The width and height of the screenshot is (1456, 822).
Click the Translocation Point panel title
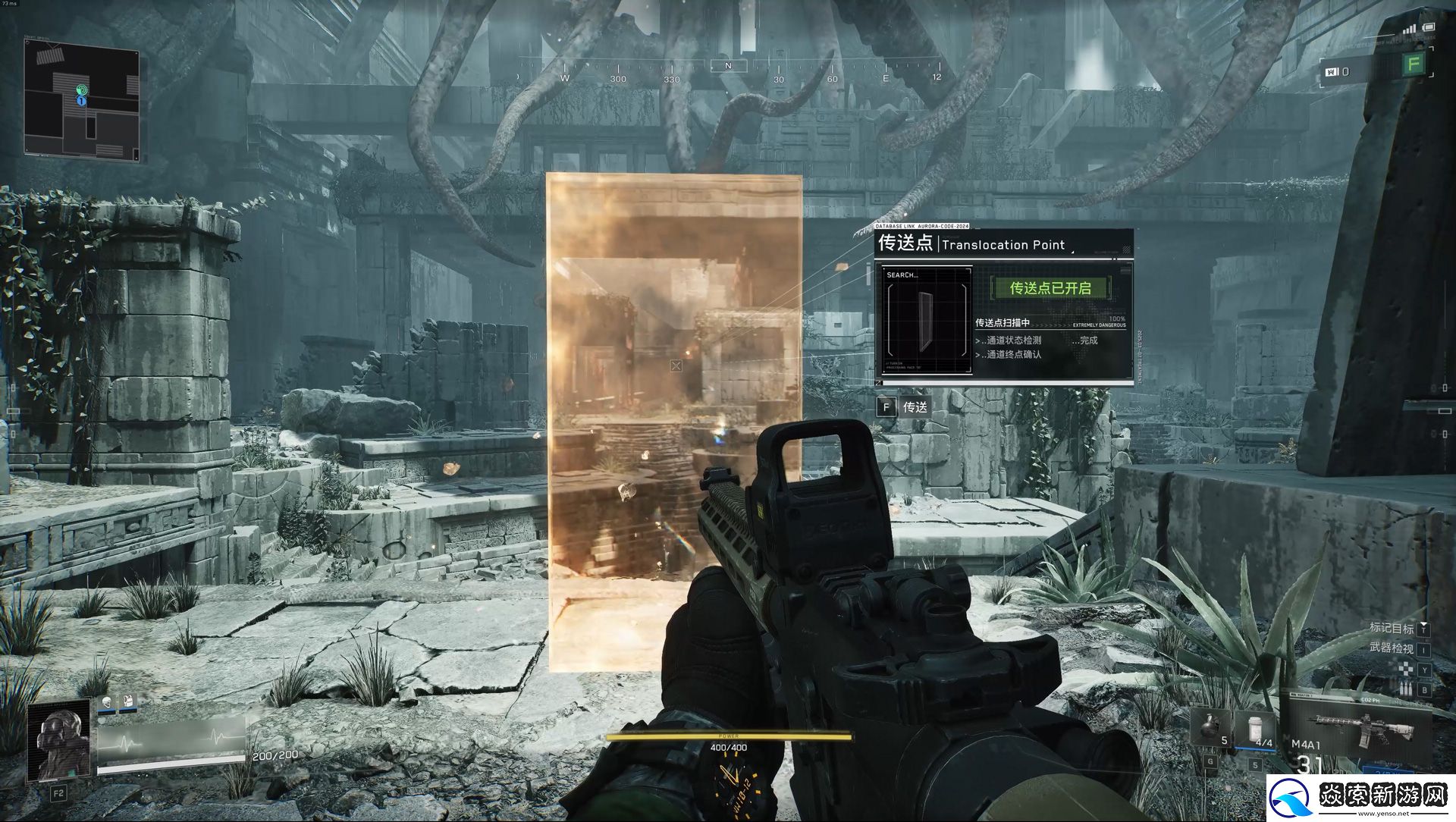pos(972,244)
